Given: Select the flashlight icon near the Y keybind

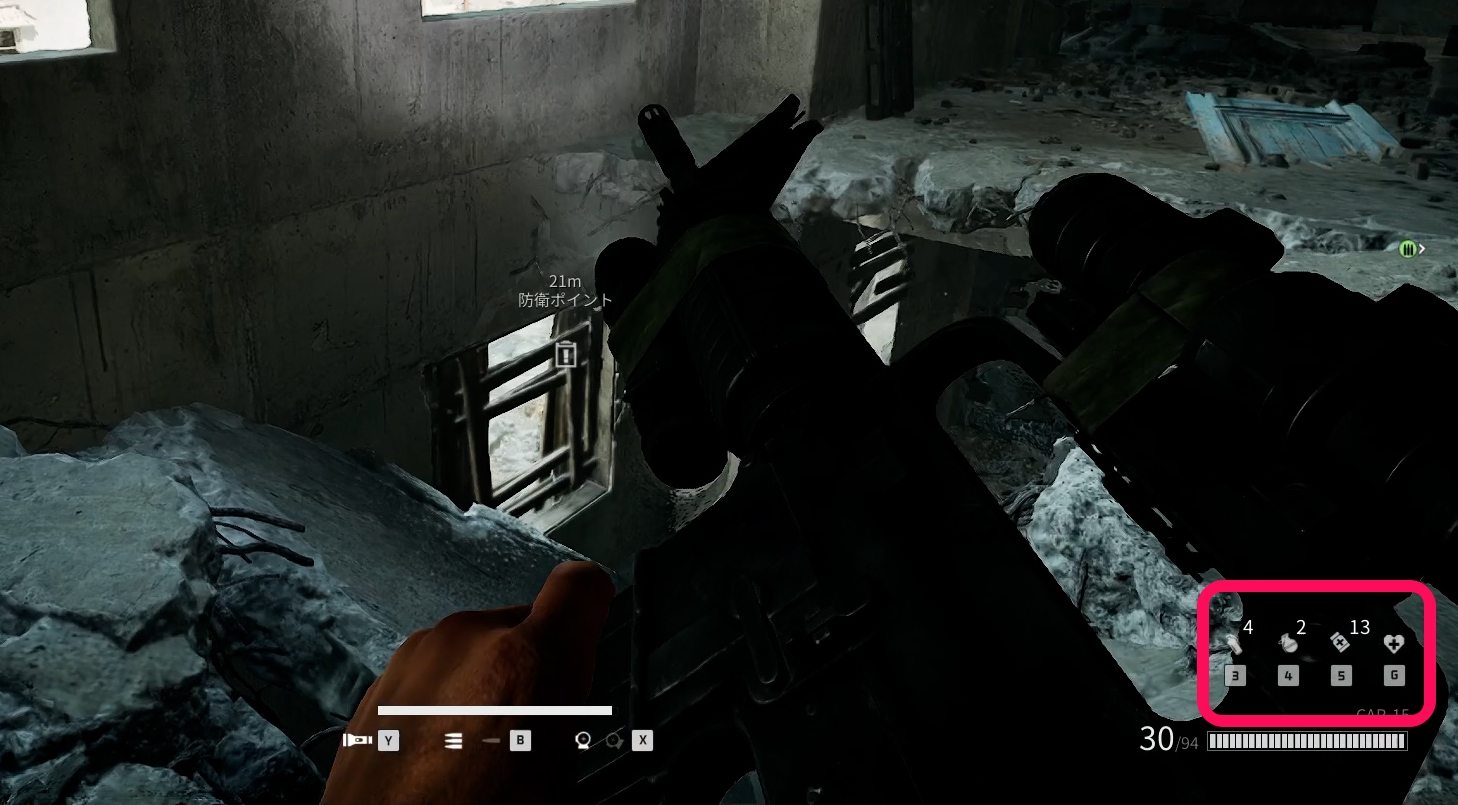Looking at the screenshot, I should 357,740.
